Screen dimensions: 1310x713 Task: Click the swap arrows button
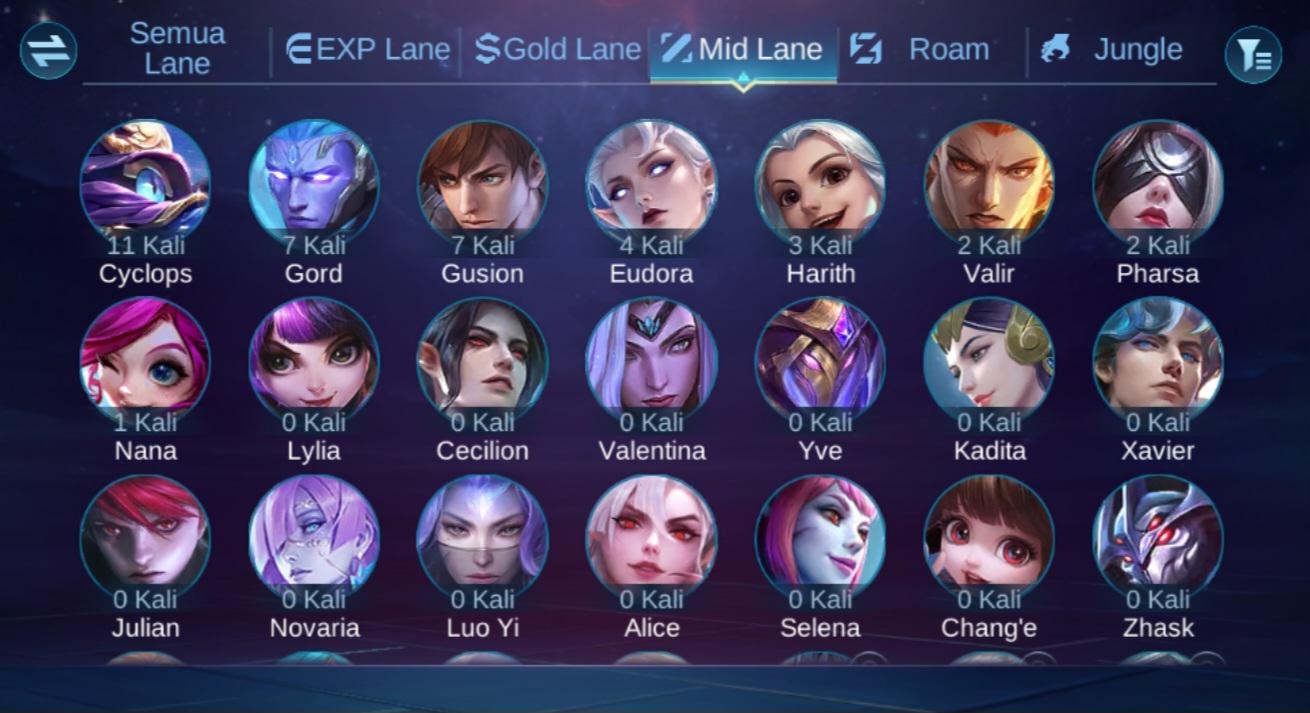48,51
